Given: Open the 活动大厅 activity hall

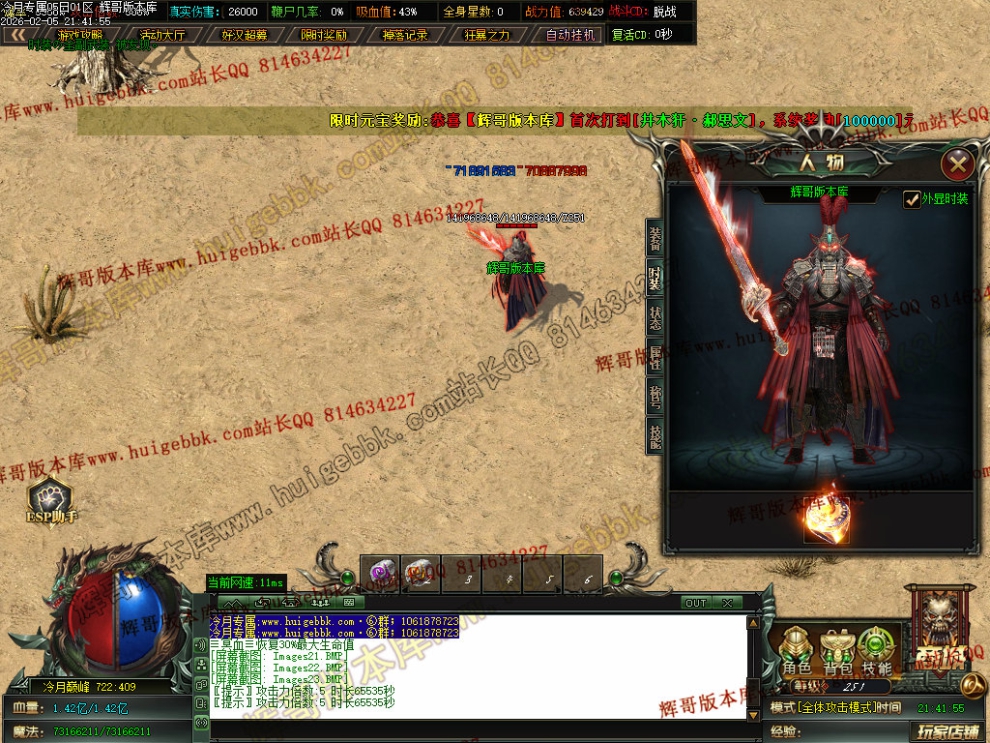Looking at the screenshot, I should 162,35.
